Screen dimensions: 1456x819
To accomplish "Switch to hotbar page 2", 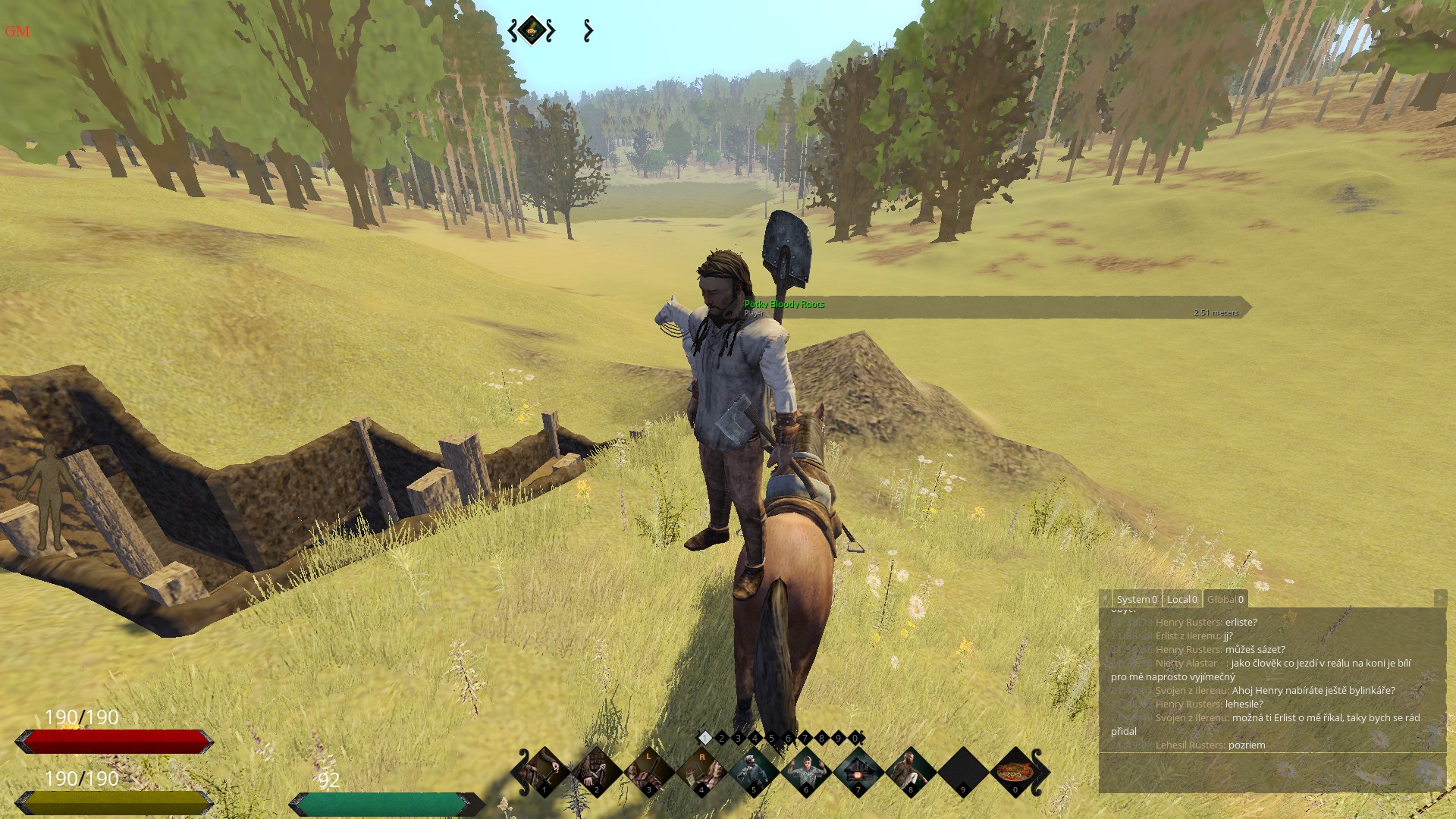I will click(x=721, y=738).
